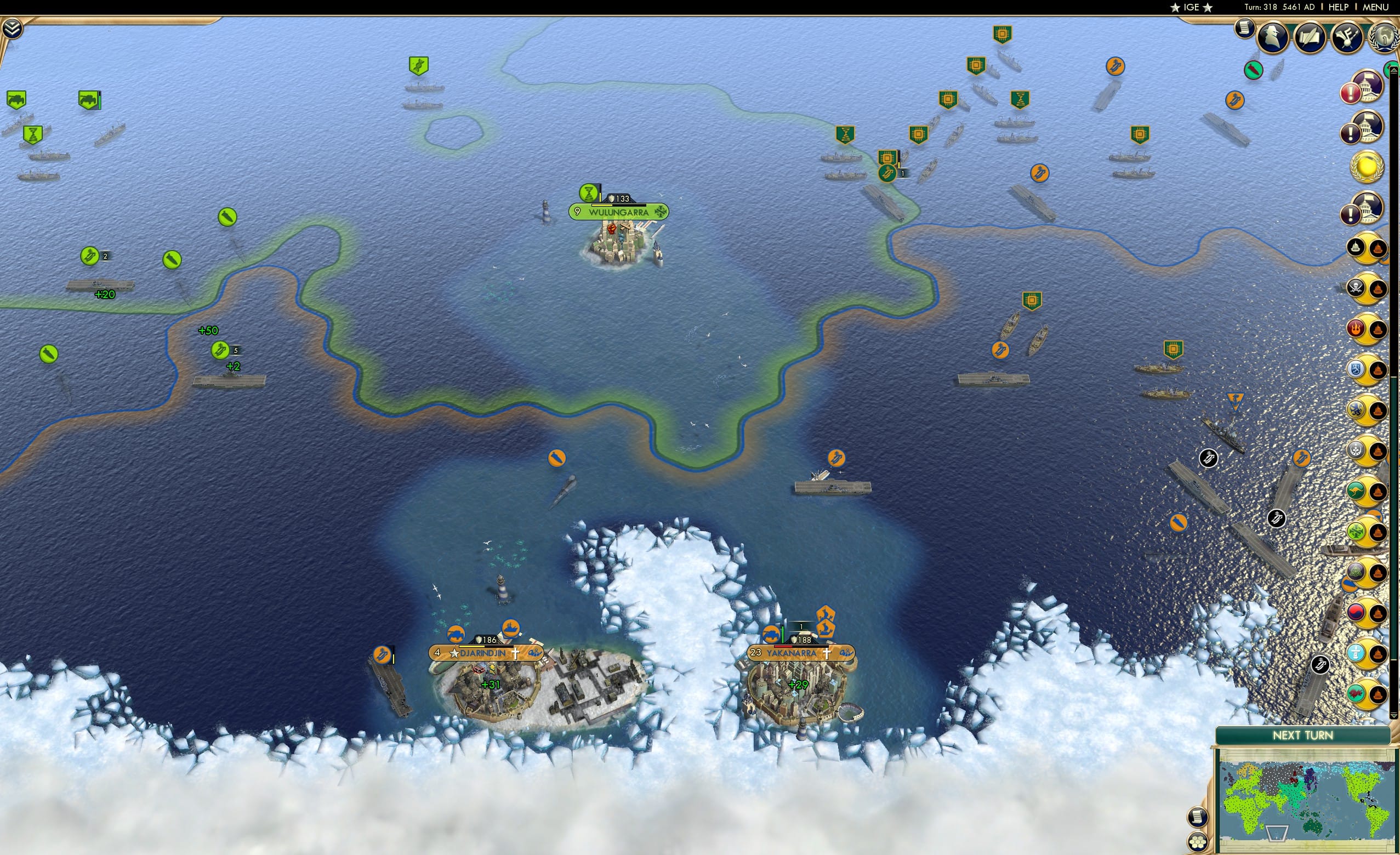Open the MENU from the top bar
1400x855 pixels.
[x=1376, y=7]
